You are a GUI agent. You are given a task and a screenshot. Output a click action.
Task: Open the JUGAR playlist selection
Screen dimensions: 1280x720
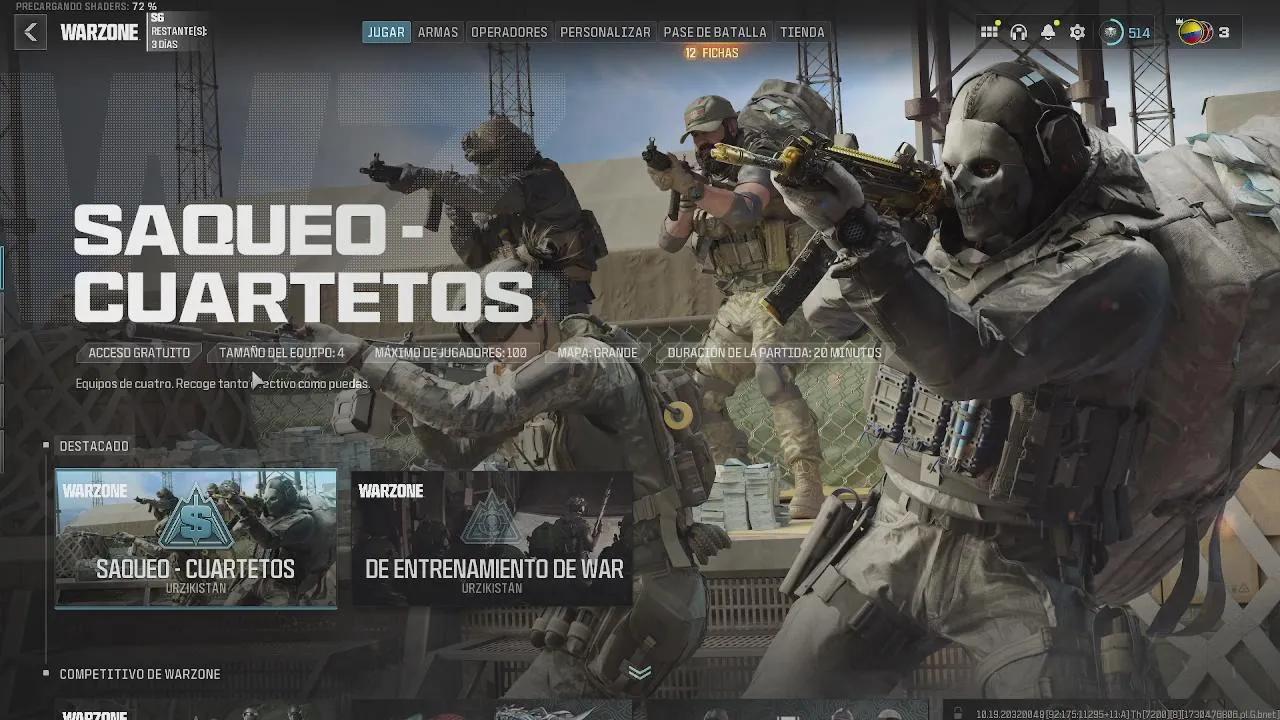pos(385,31)
